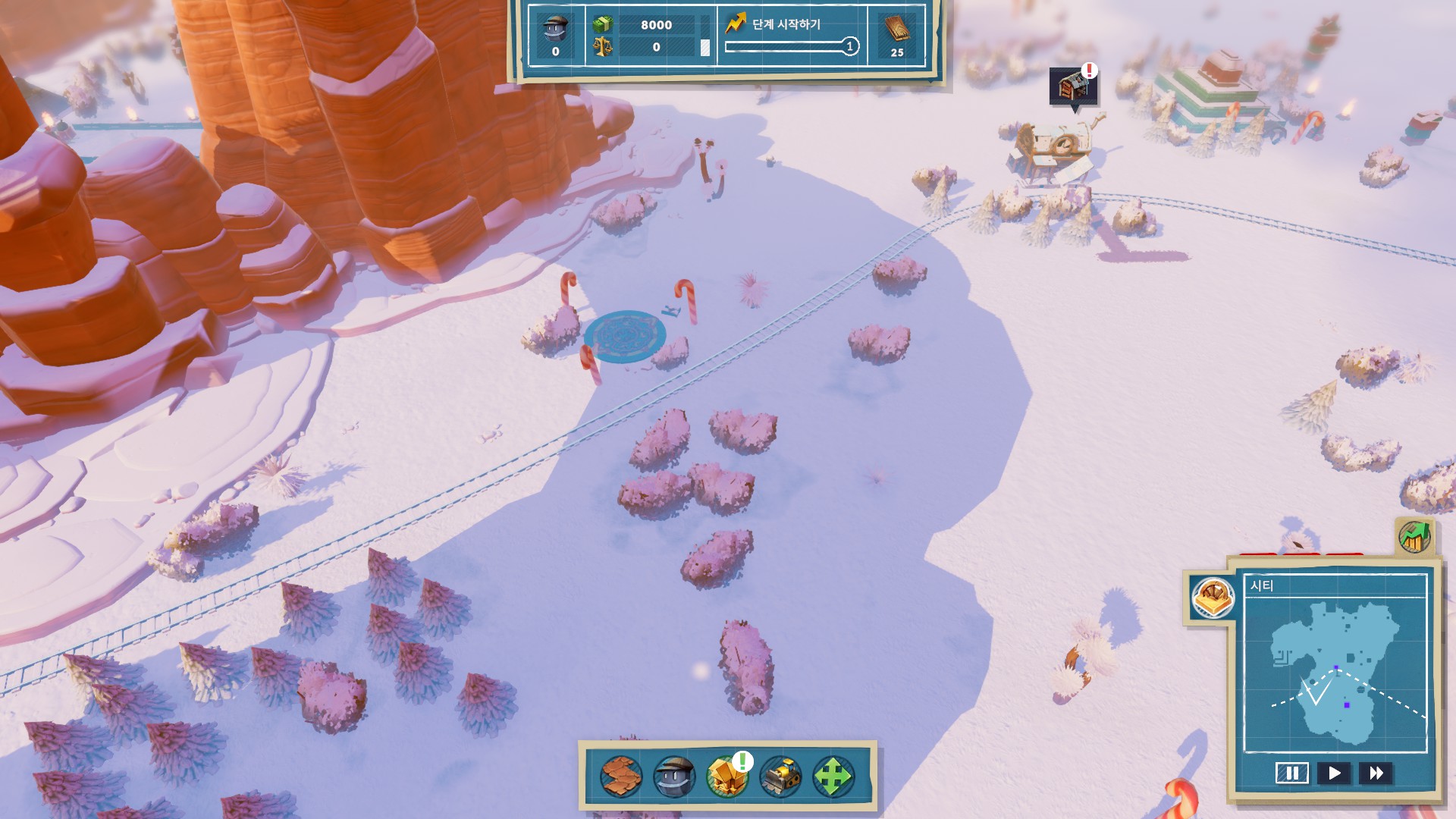Open the statistics chart icon above the minimap
The width and height of the screenshot is (1456, 819).
pyautogui.click(x=1414, y=537)
